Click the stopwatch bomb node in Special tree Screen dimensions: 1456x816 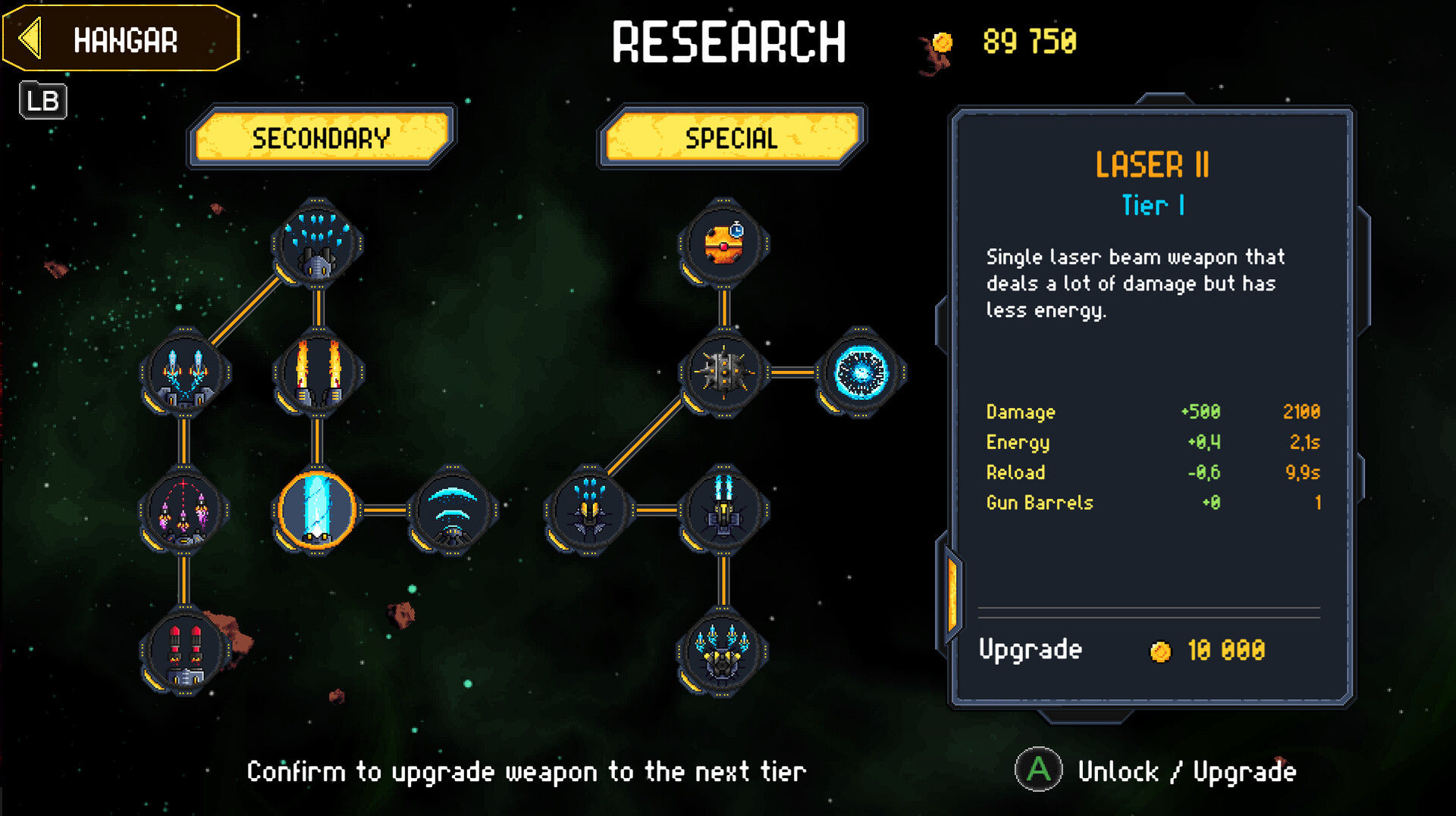(x=724, y=241)
